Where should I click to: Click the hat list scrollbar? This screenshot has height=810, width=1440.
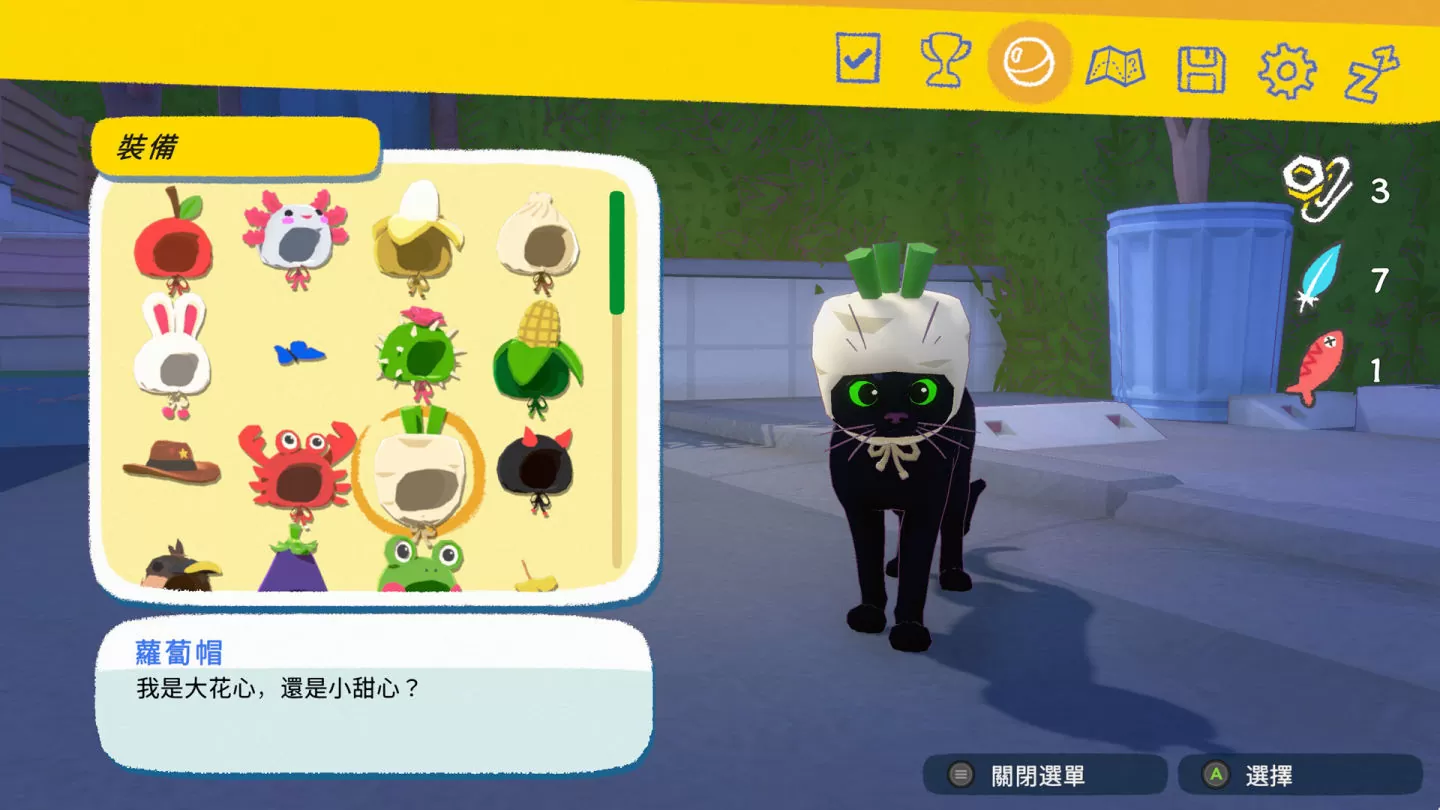(x=616, y=250)
